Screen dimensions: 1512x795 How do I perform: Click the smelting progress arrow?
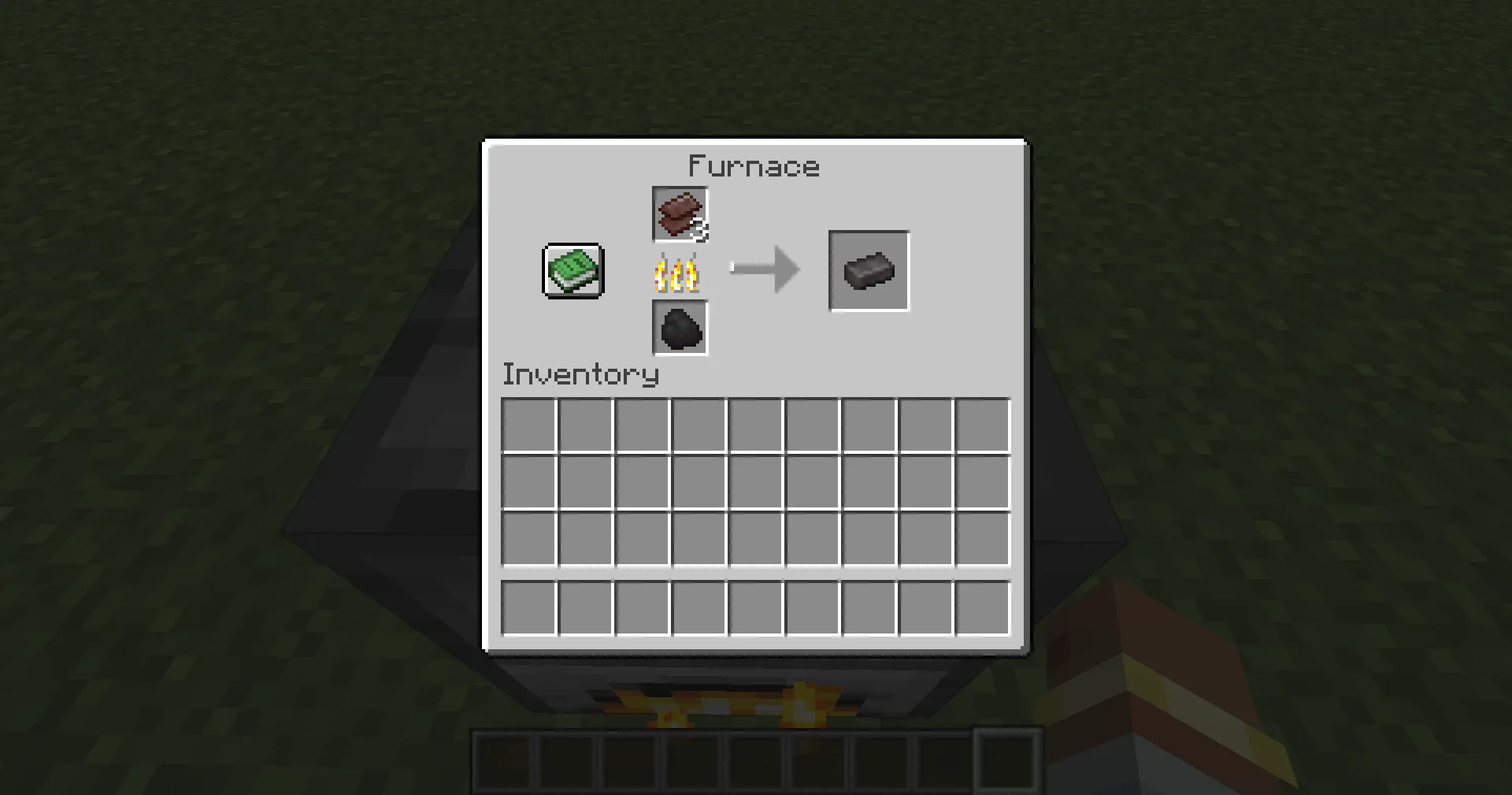pos(765,268)
